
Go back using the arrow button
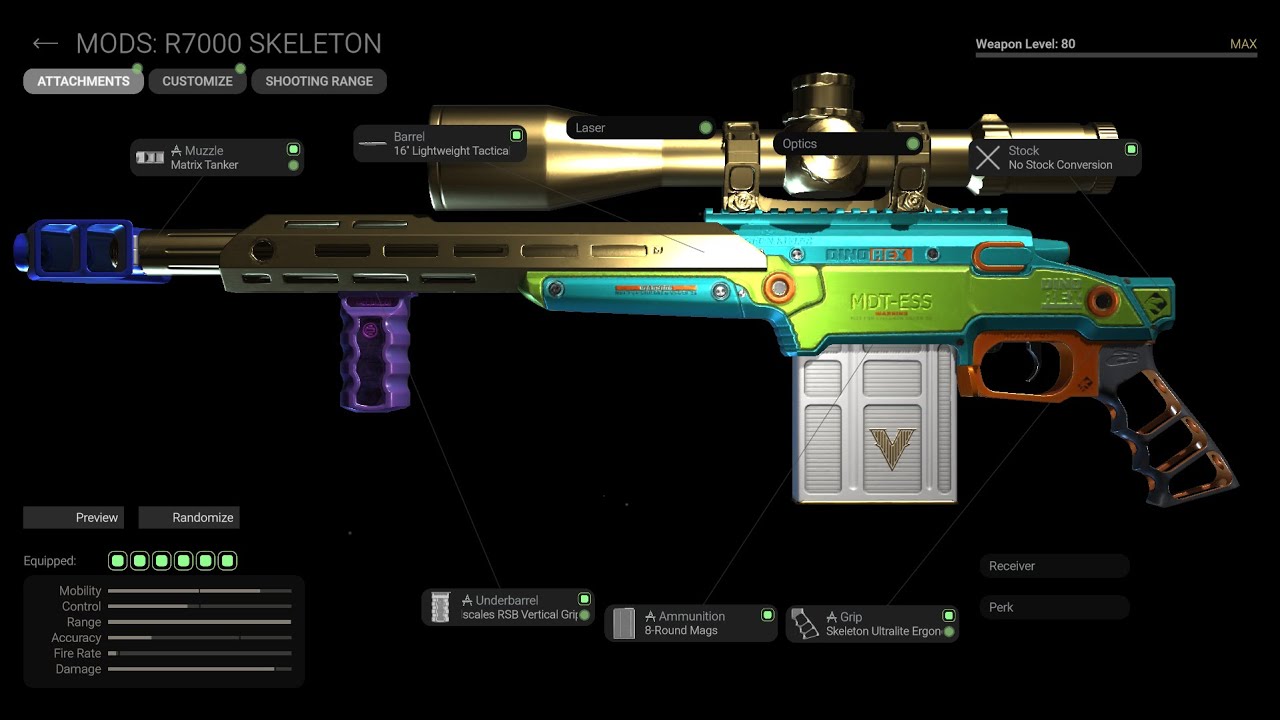coord(45,44)
